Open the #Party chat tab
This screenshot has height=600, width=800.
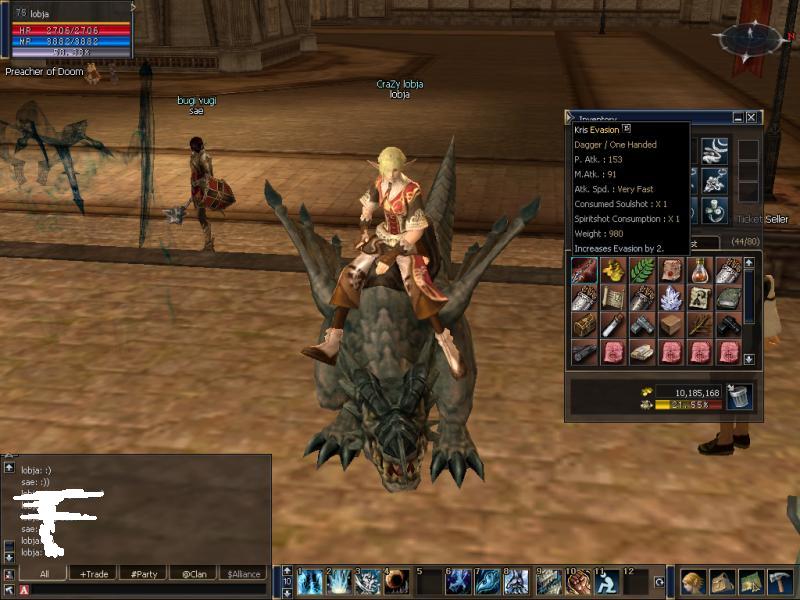144,574
